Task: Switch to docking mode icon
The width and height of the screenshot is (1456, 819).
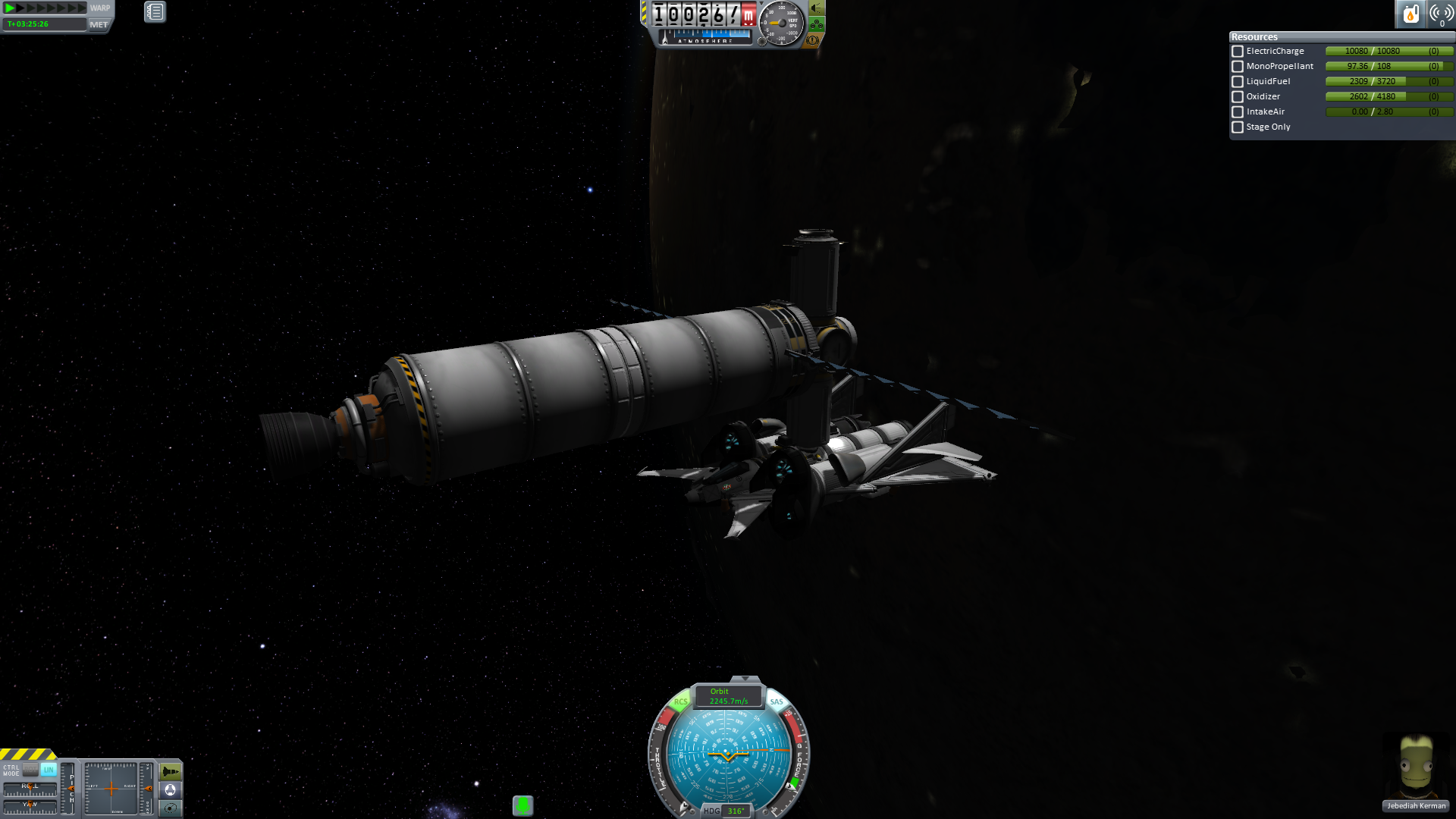Action: (171, 789)
